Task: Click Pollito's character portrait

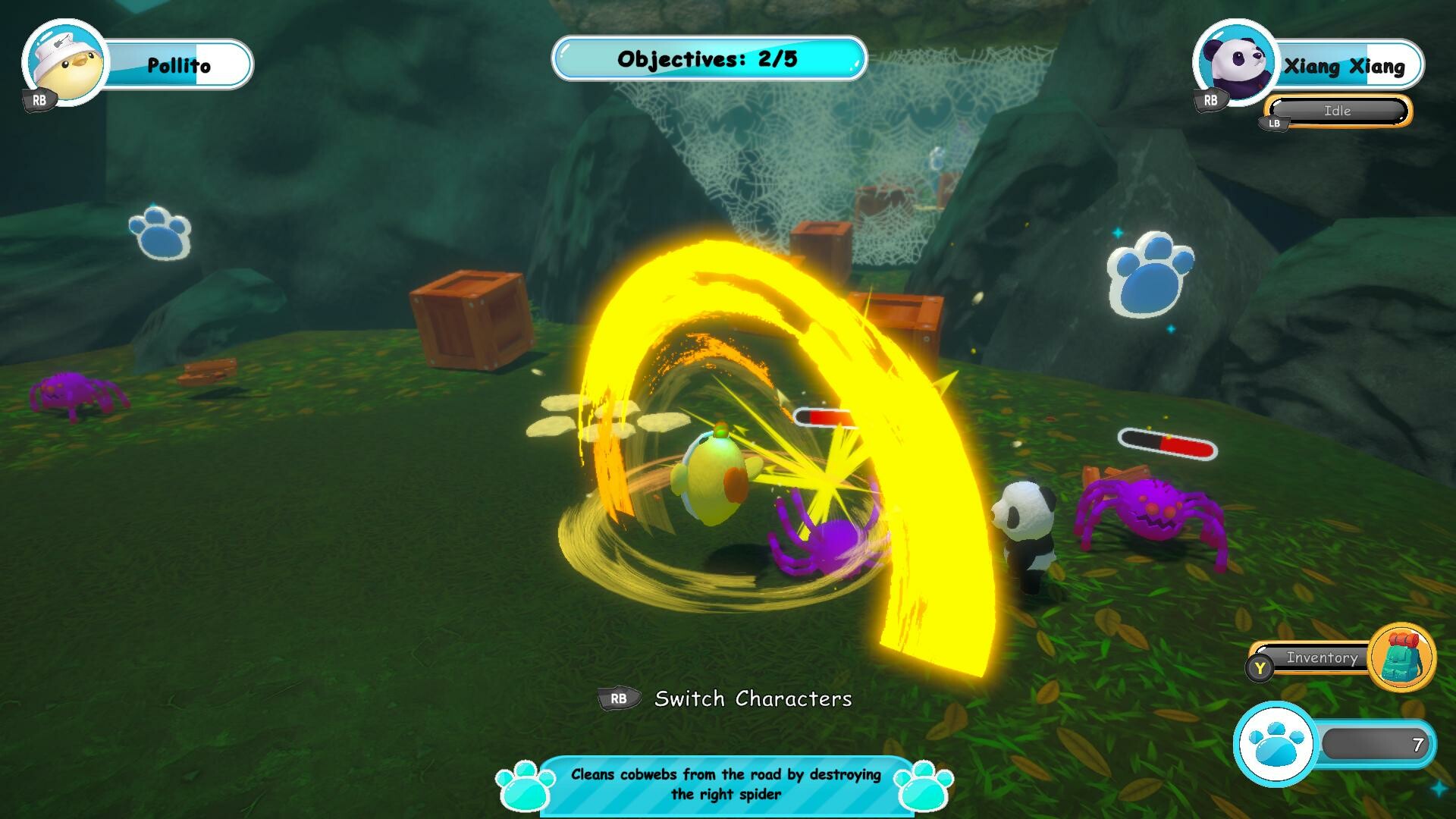Action: tap(64, 64)
